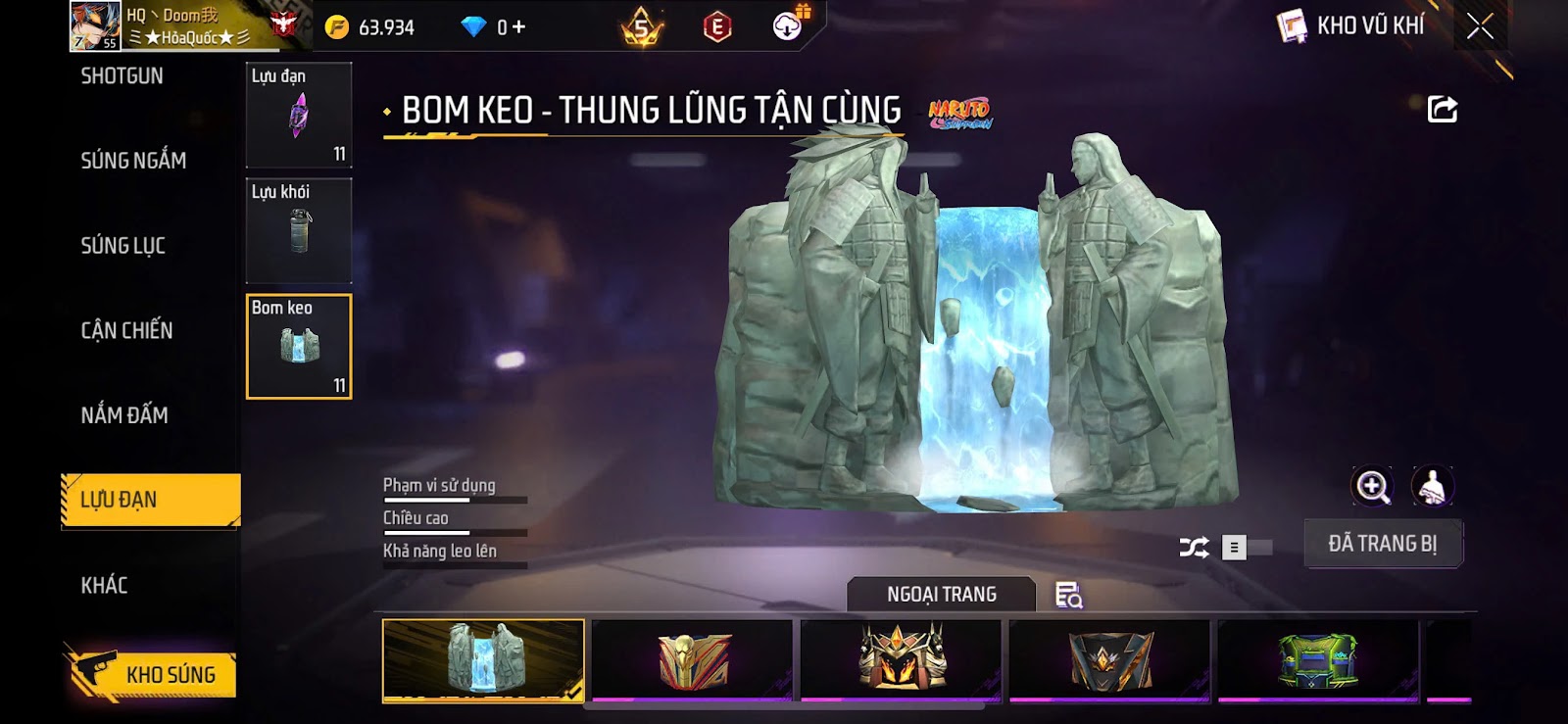Switch to Súng Ngắm category
1568x724 pixels.
click(133, 161)
